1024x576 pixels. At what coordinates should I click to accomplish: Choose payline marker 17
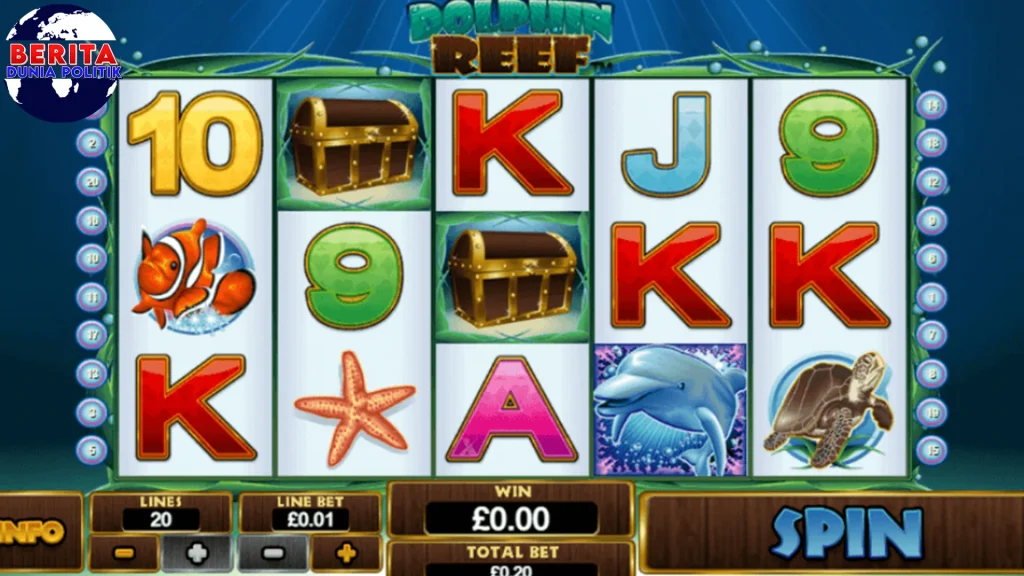click(92, 335)
